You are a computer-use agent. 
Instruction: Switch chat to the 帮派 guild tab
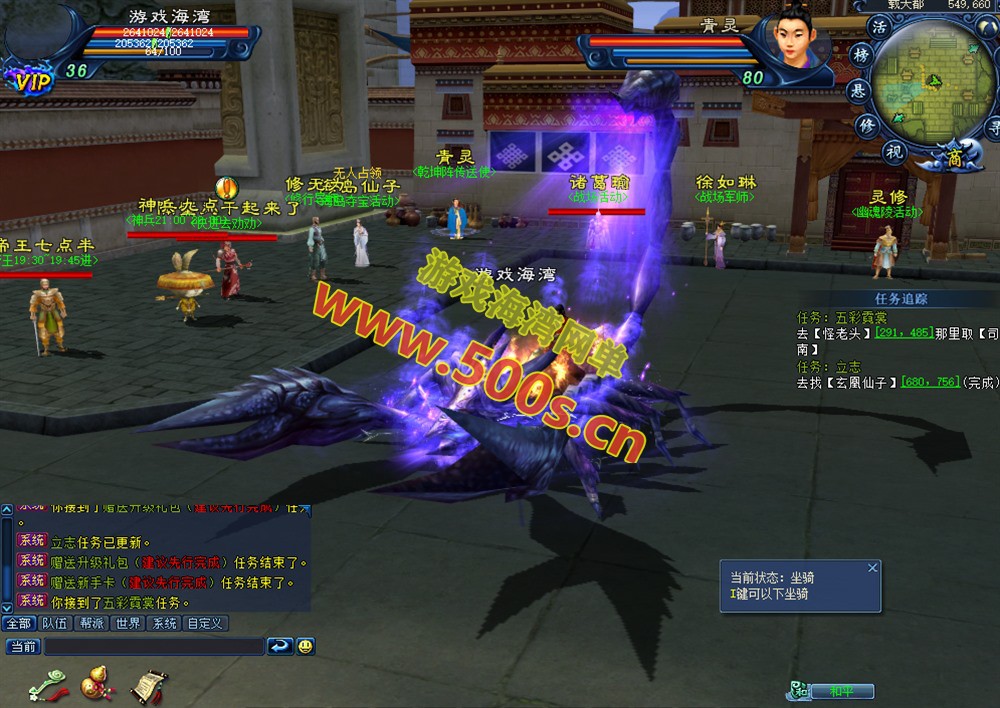(x=92, y=623)
